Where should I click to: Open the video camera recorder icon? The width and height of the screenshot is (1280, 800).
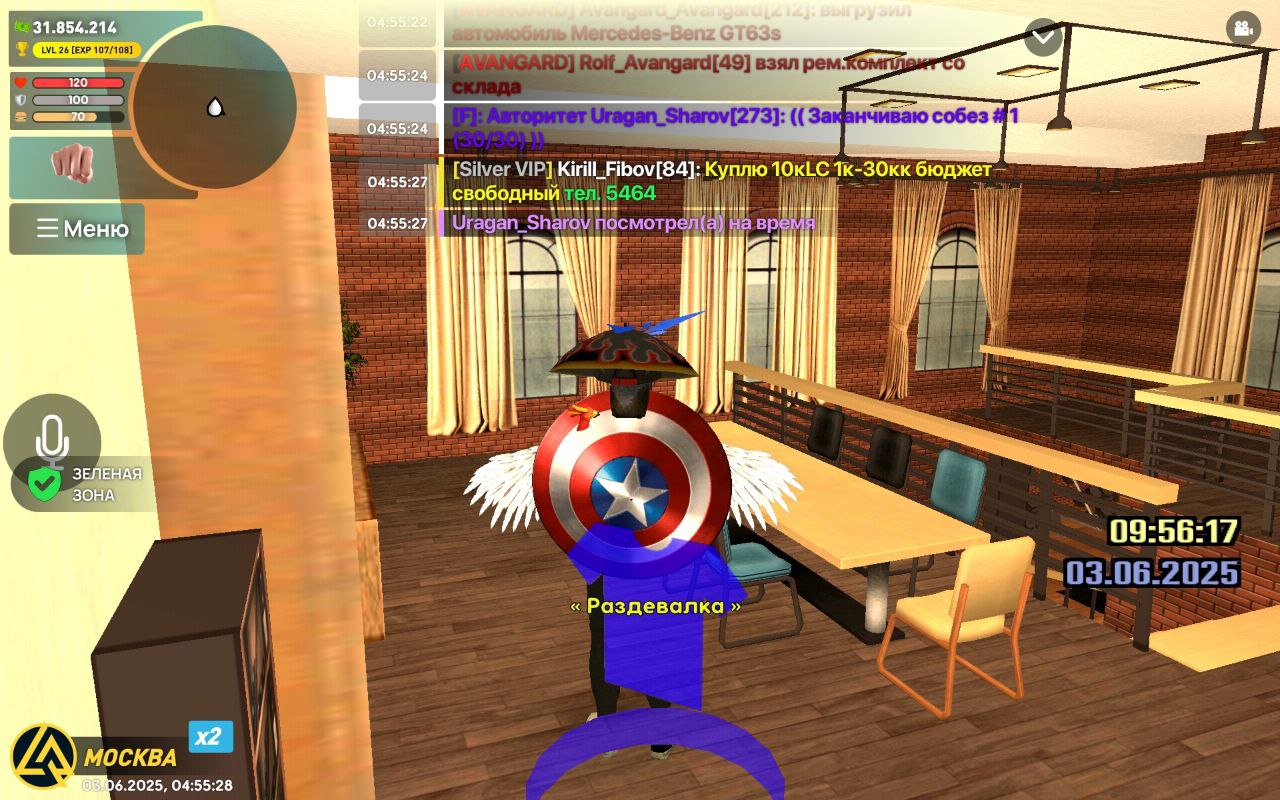(x=1243, y=30)
